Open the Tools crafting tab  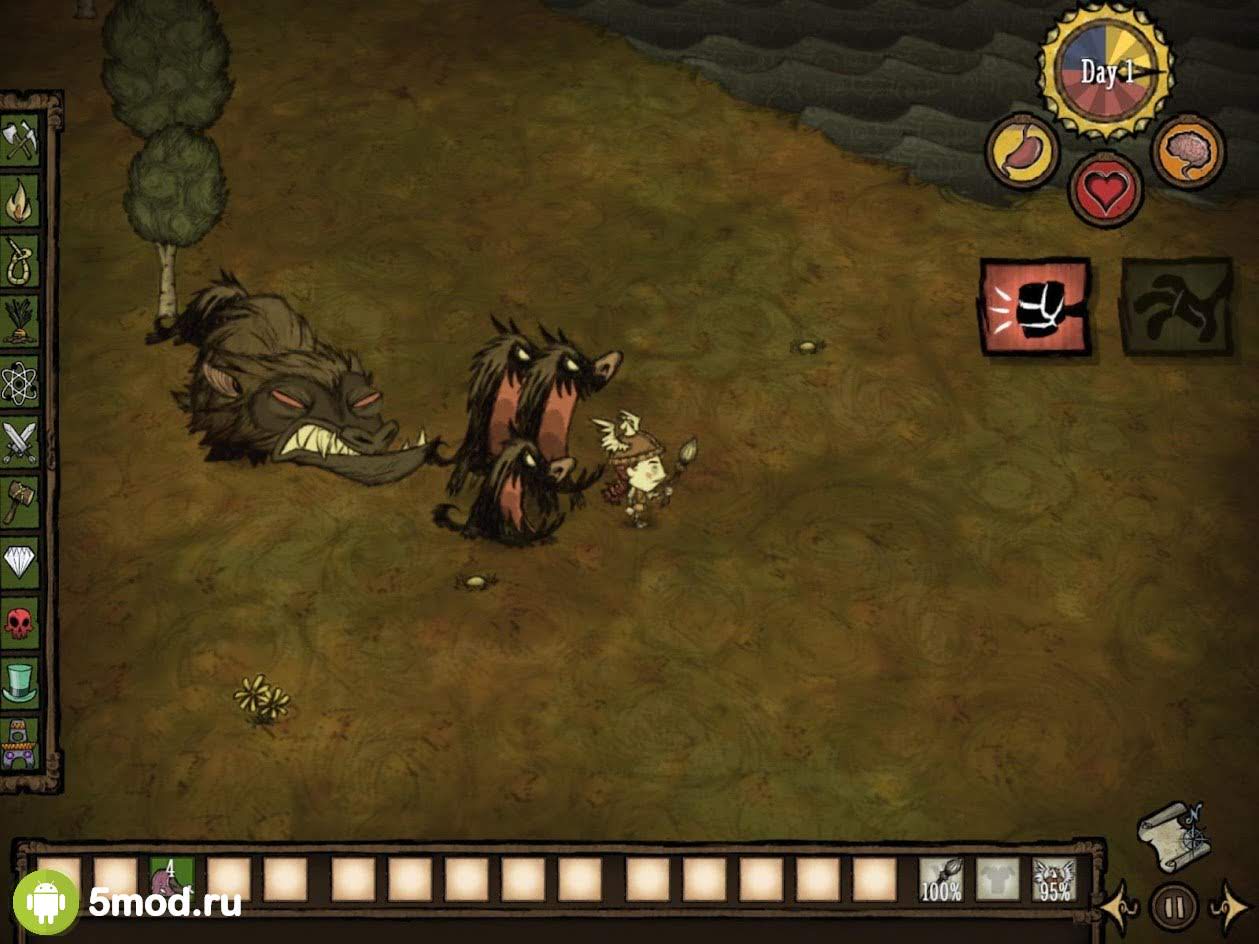(20, 141)
